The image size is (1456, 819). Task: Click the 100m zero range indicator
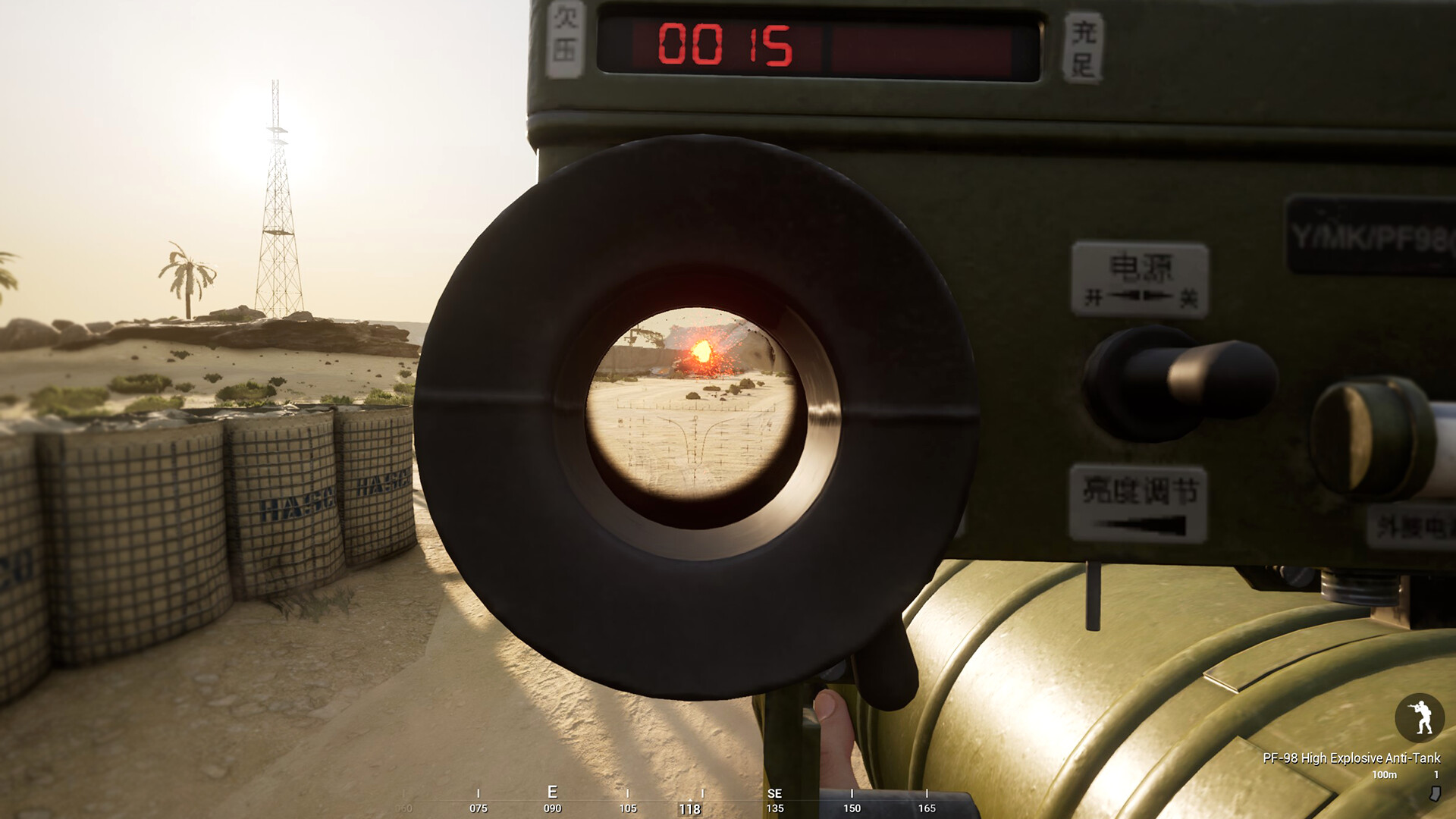(1385, 775)
